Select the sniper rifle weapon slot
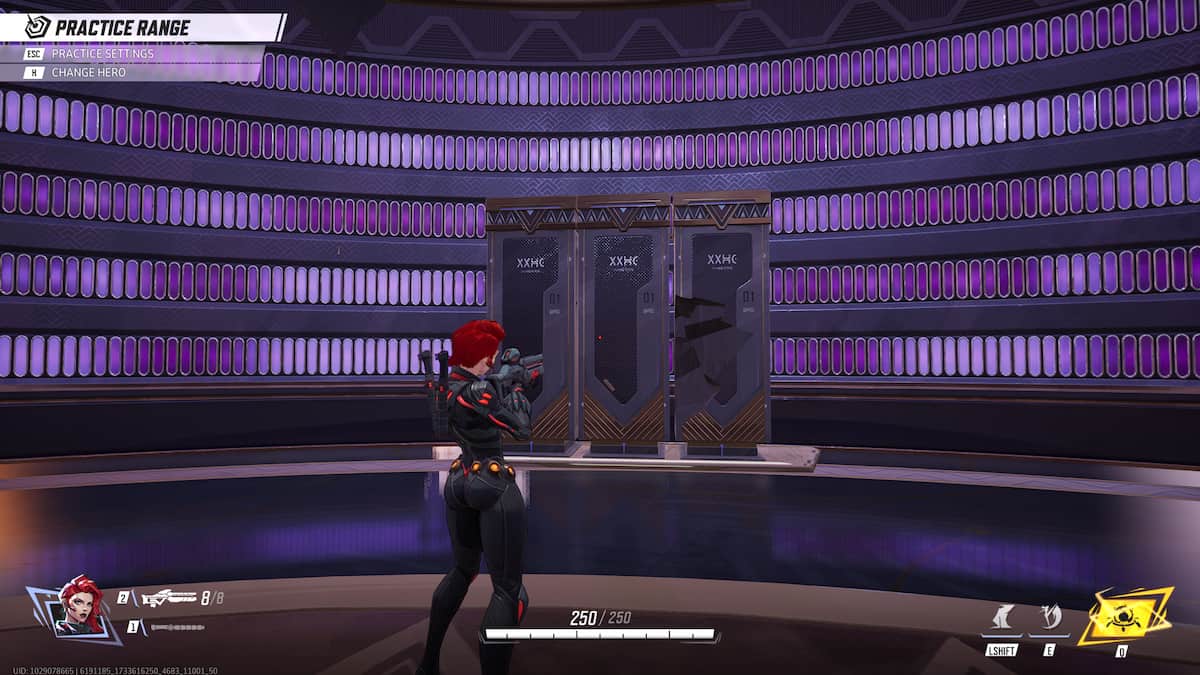This screenshot has width=1200, height=675. tap(168, 598)
